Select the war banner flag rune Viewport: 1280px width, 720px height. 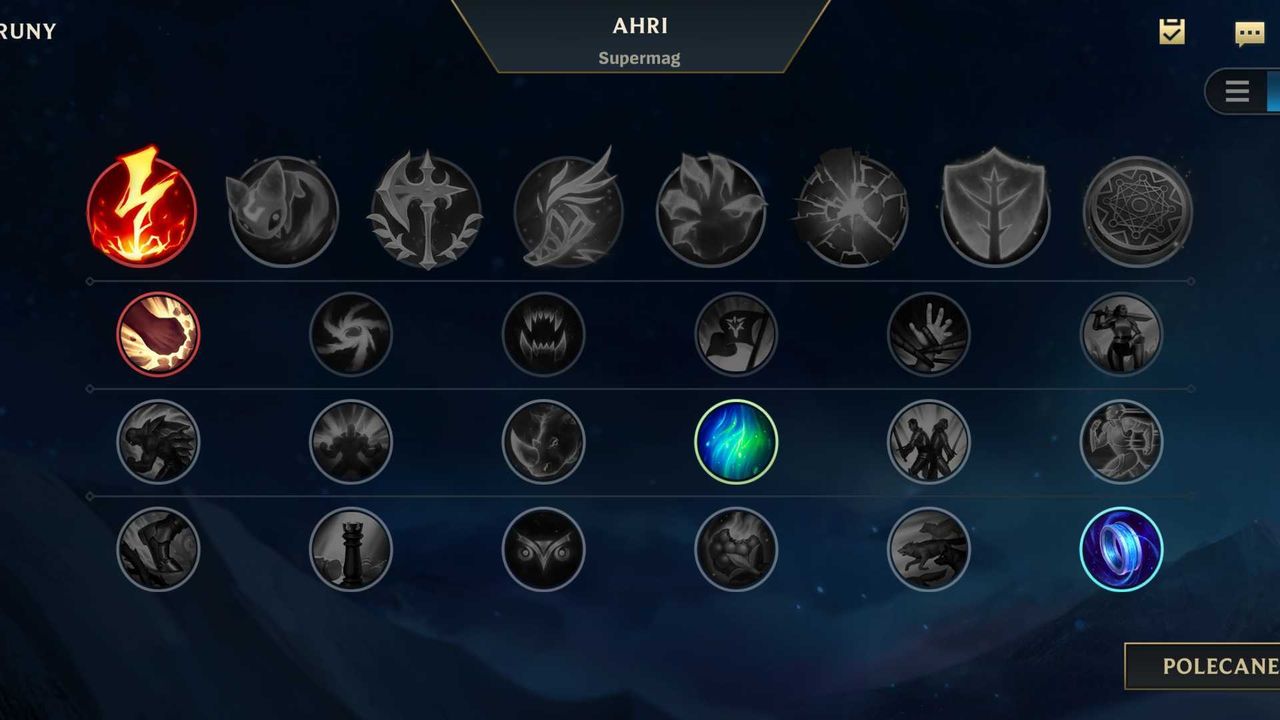(736, 334)
